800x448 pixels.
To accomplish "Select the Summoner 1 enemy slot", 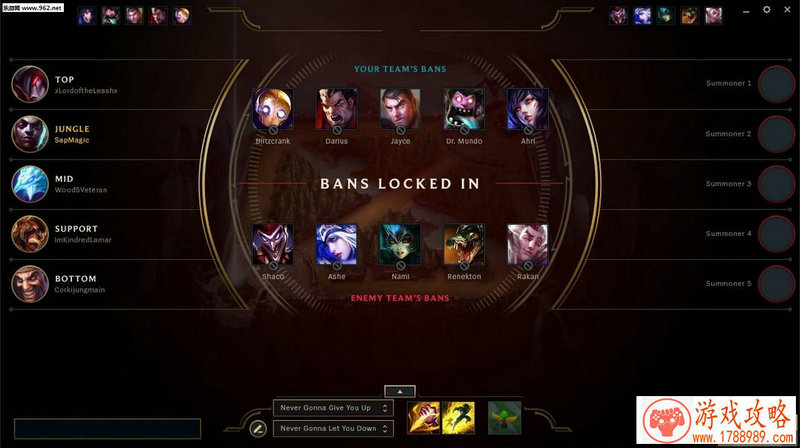I will (x=776, y=84).
